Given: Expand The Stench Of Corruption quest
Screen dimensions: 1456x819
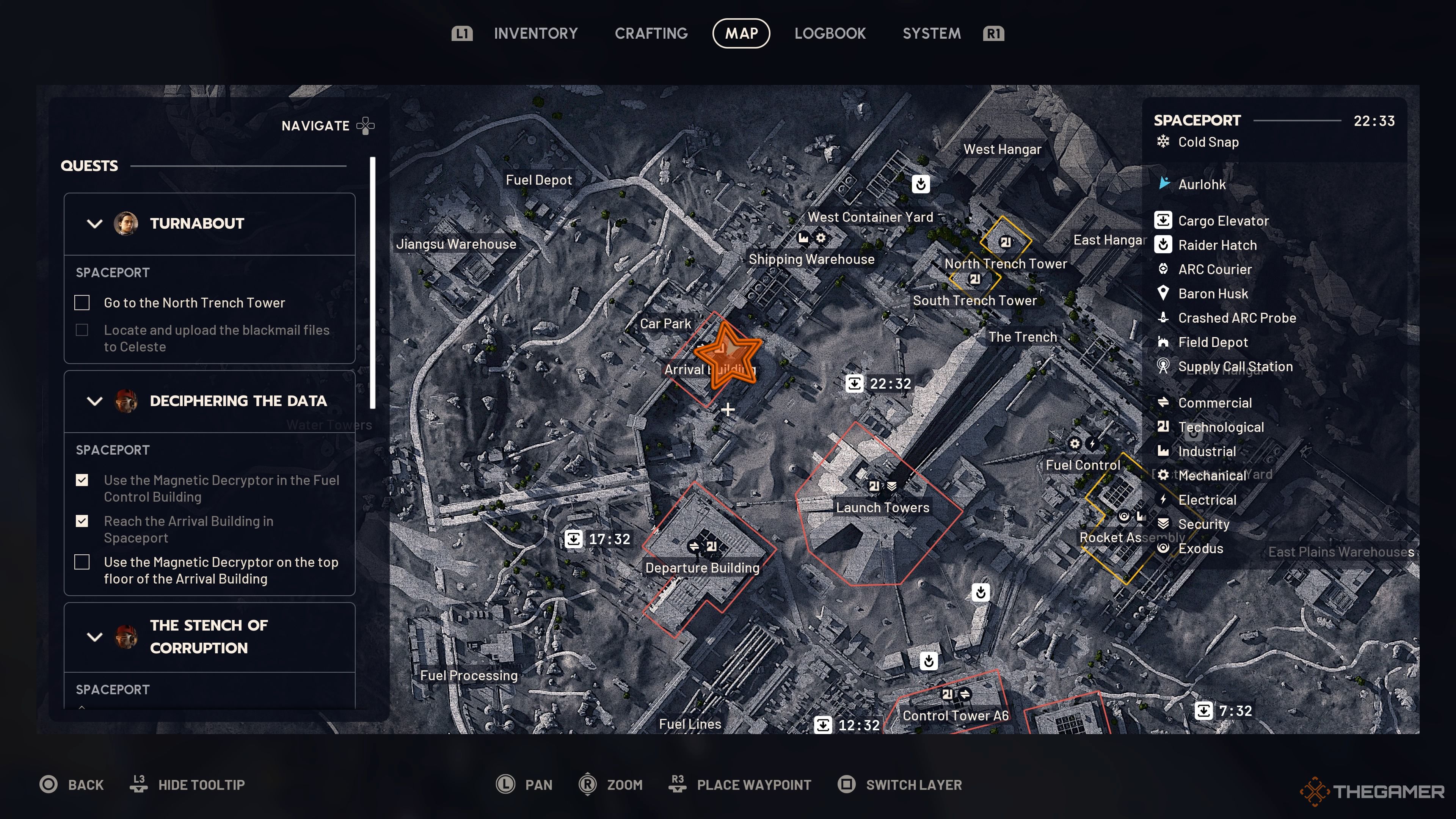Looking at the screenshot, I should click(x=95, y=637).
